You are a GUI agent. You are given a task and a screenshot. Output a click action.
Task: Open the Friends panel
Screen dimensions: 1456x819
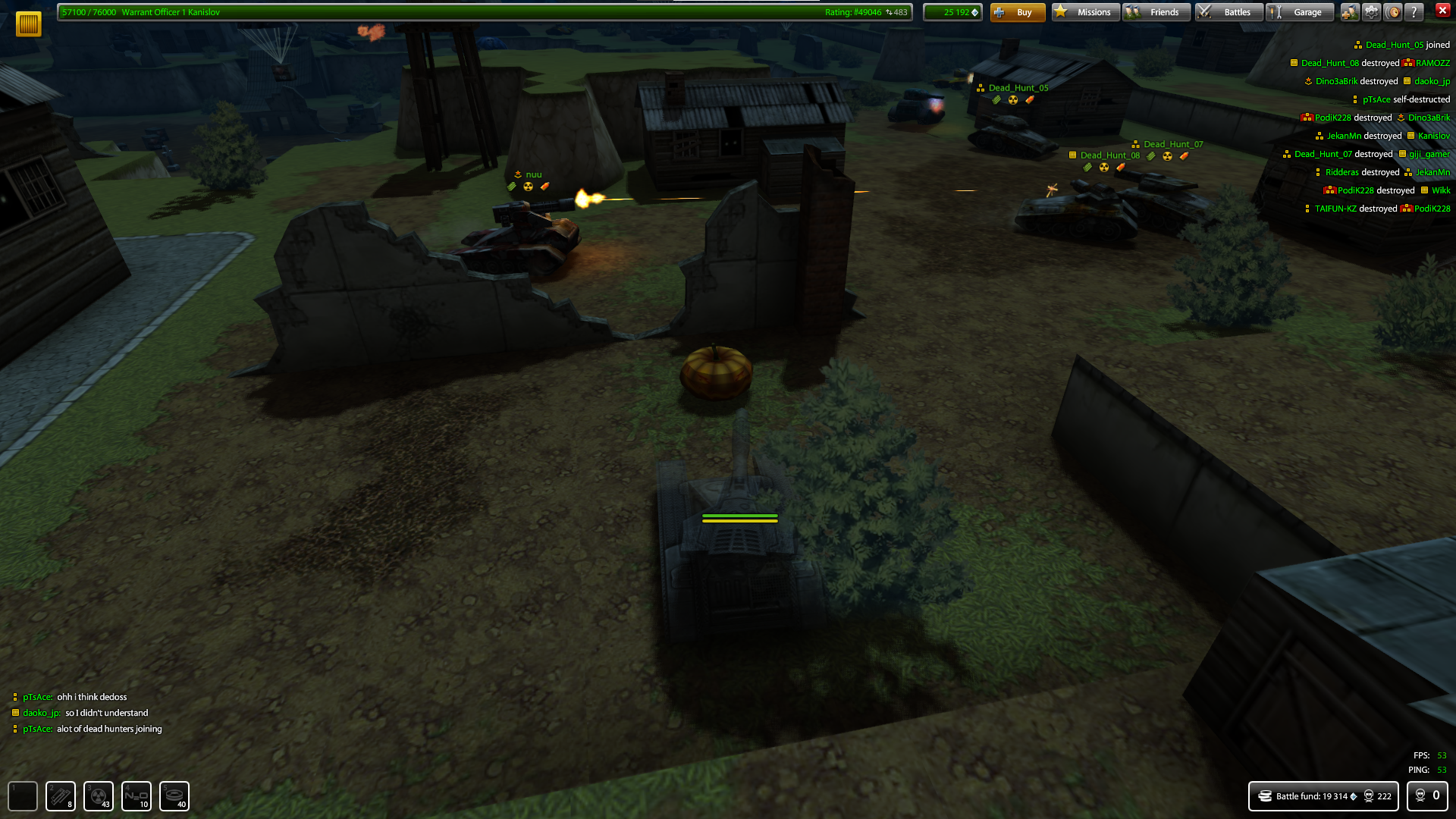1156,11
